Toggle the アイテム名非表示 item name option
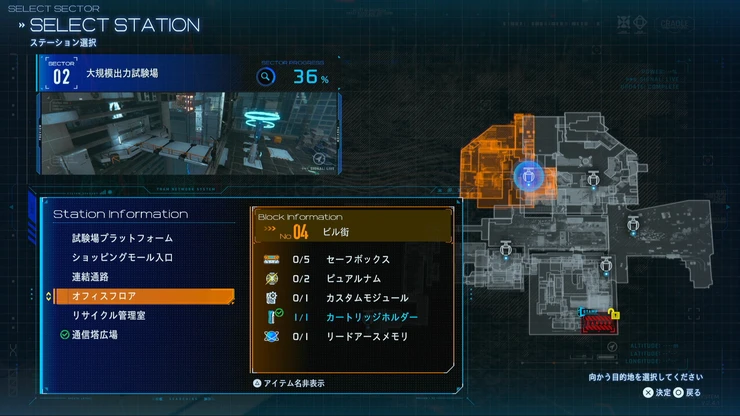Viewport: 740px width, 416px height. (288, 383)
